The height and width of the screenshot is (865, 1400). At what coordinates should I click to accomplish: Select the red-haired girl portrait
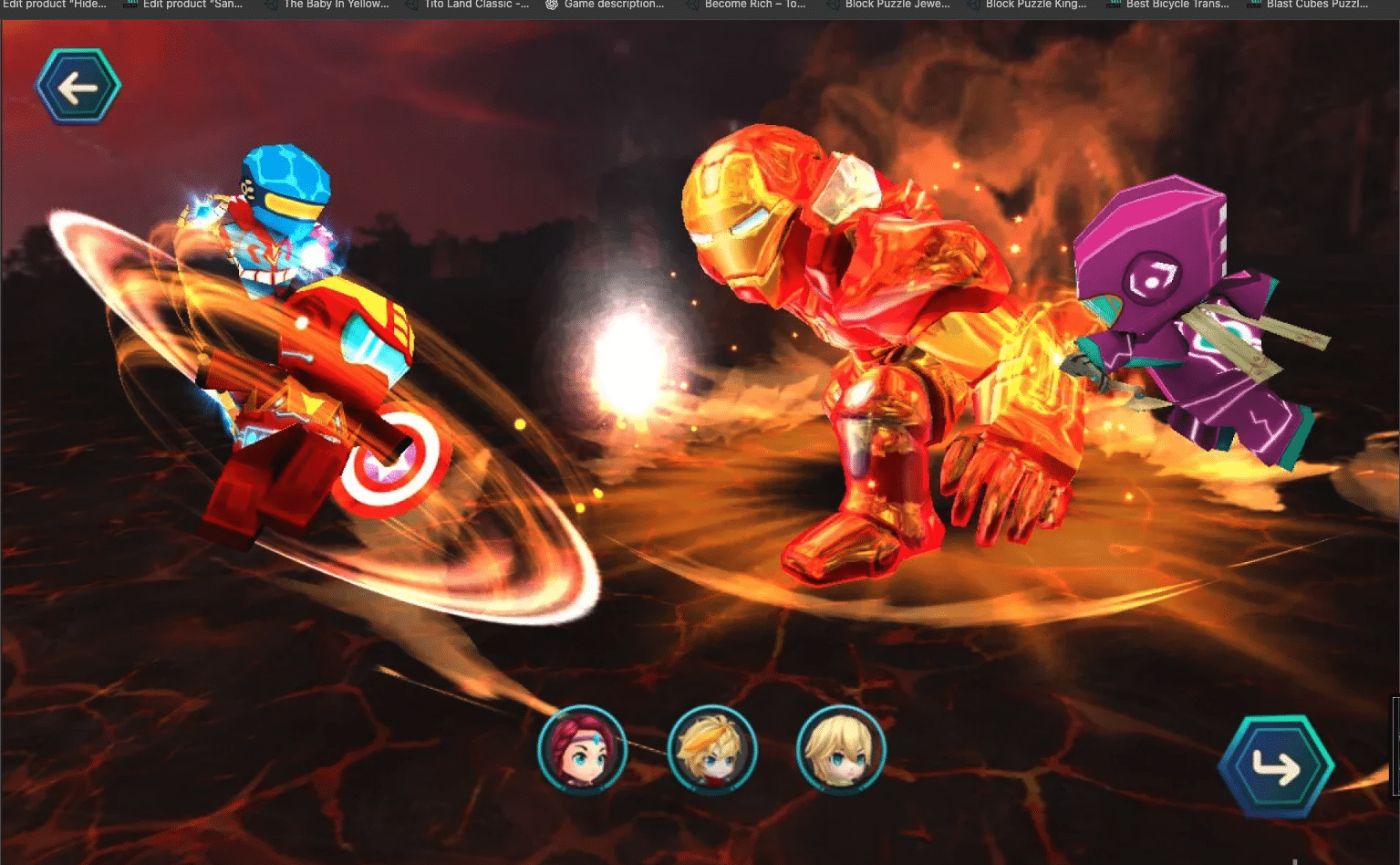click(582, 750)
